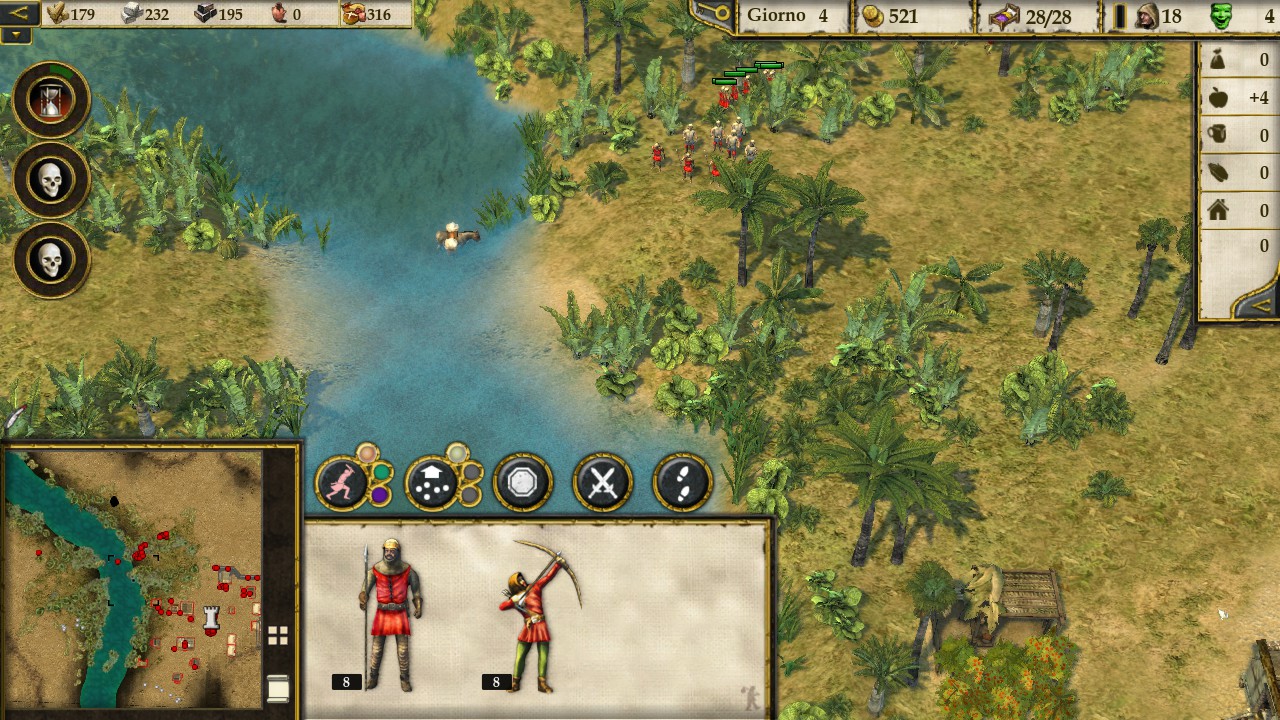Viewport: 1280px width, 720px height.
Task: Jump to the castle tower on the minimap
Action: 211,617
